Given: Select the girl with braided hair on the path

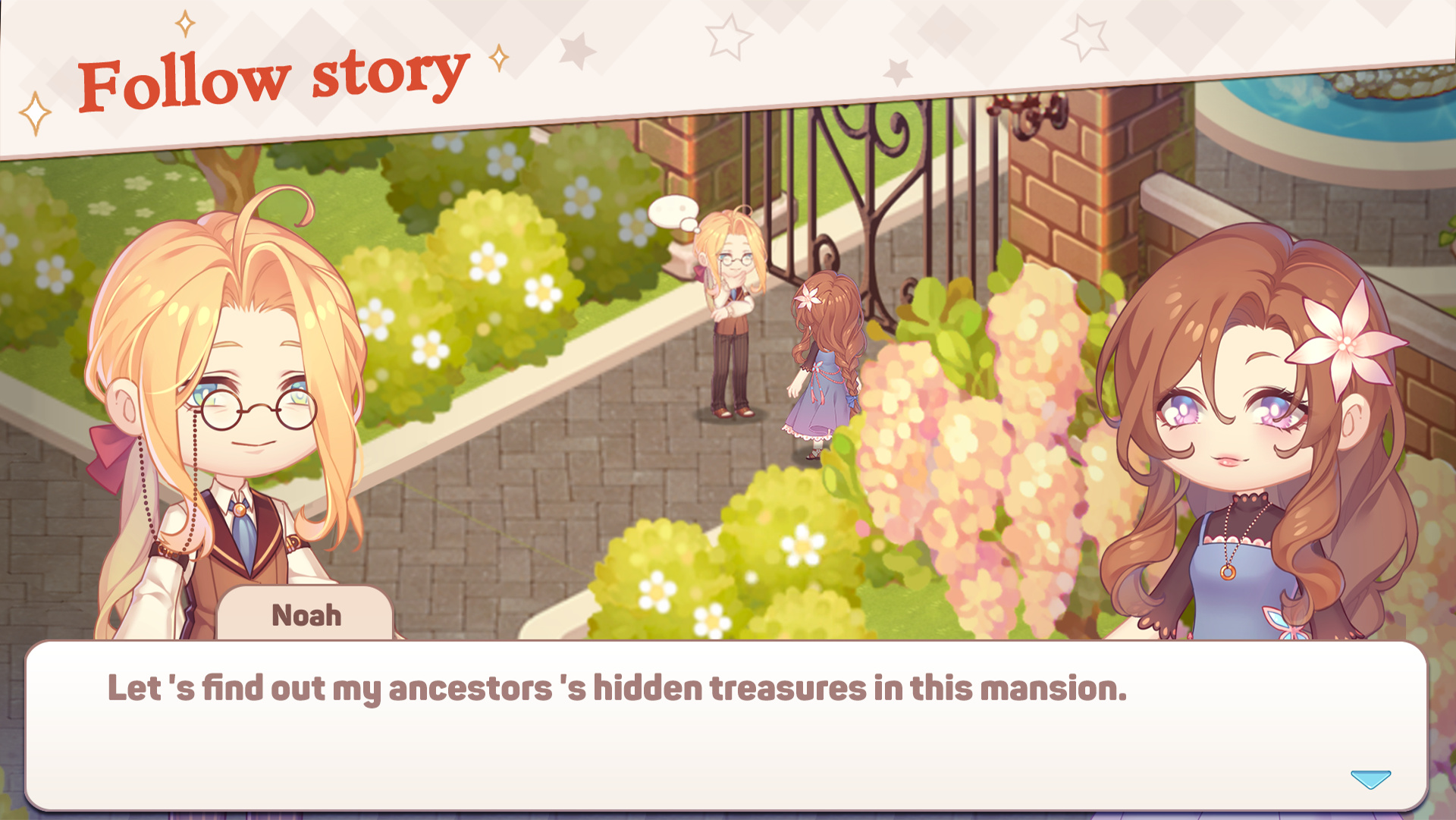Looking at the screenshot, I should (x=823, y=357).
